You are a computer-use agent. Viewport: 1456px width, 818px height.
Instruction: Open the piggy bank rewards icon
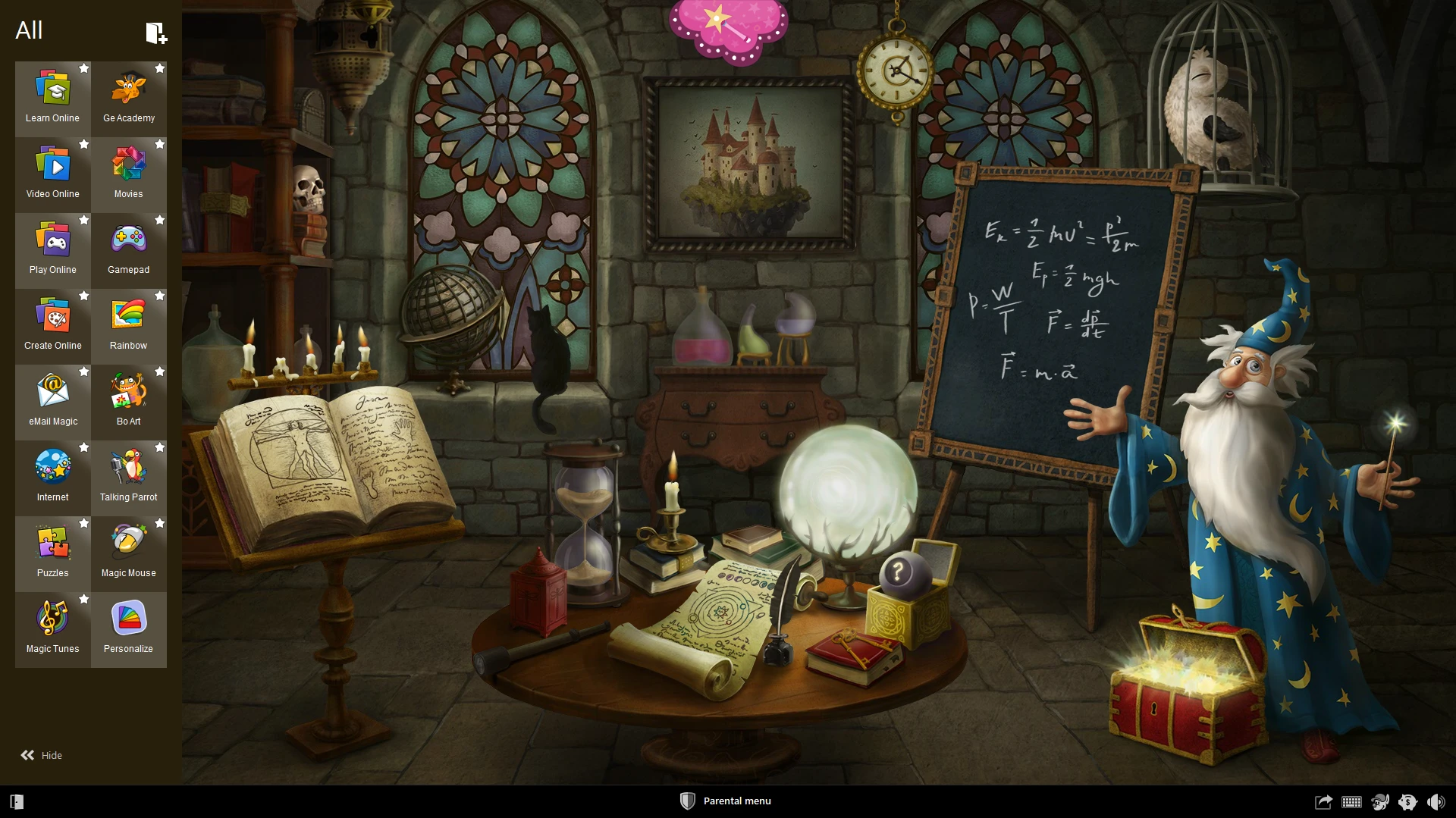click(x=1408, y=801)
